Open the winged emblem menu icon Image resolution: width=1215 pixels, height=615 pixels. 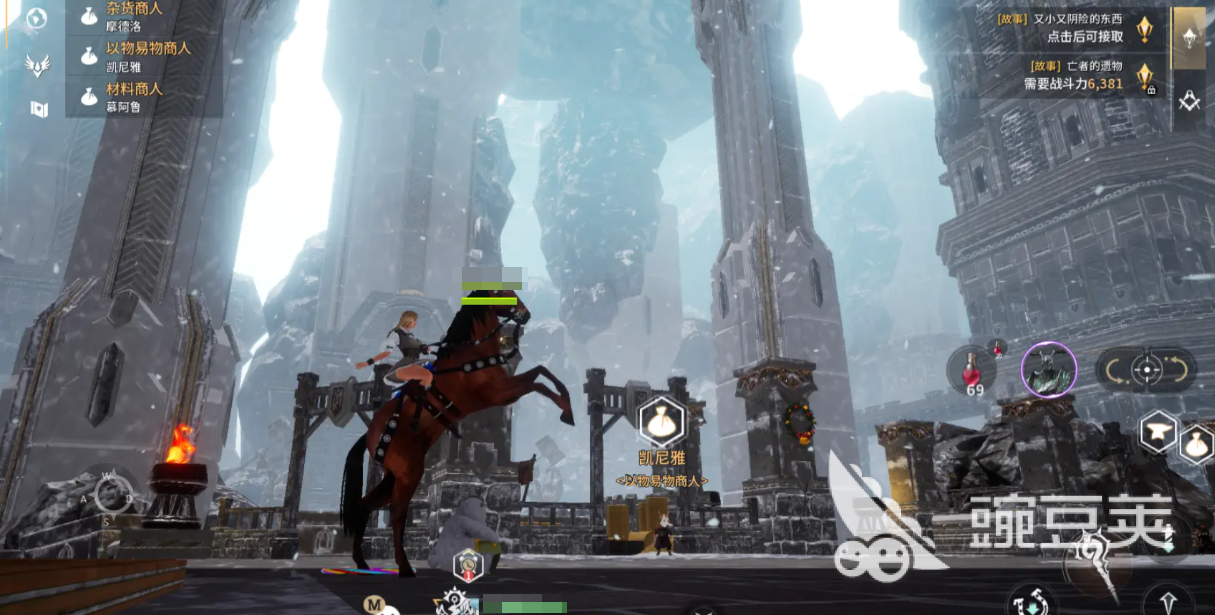pos(38,65)
